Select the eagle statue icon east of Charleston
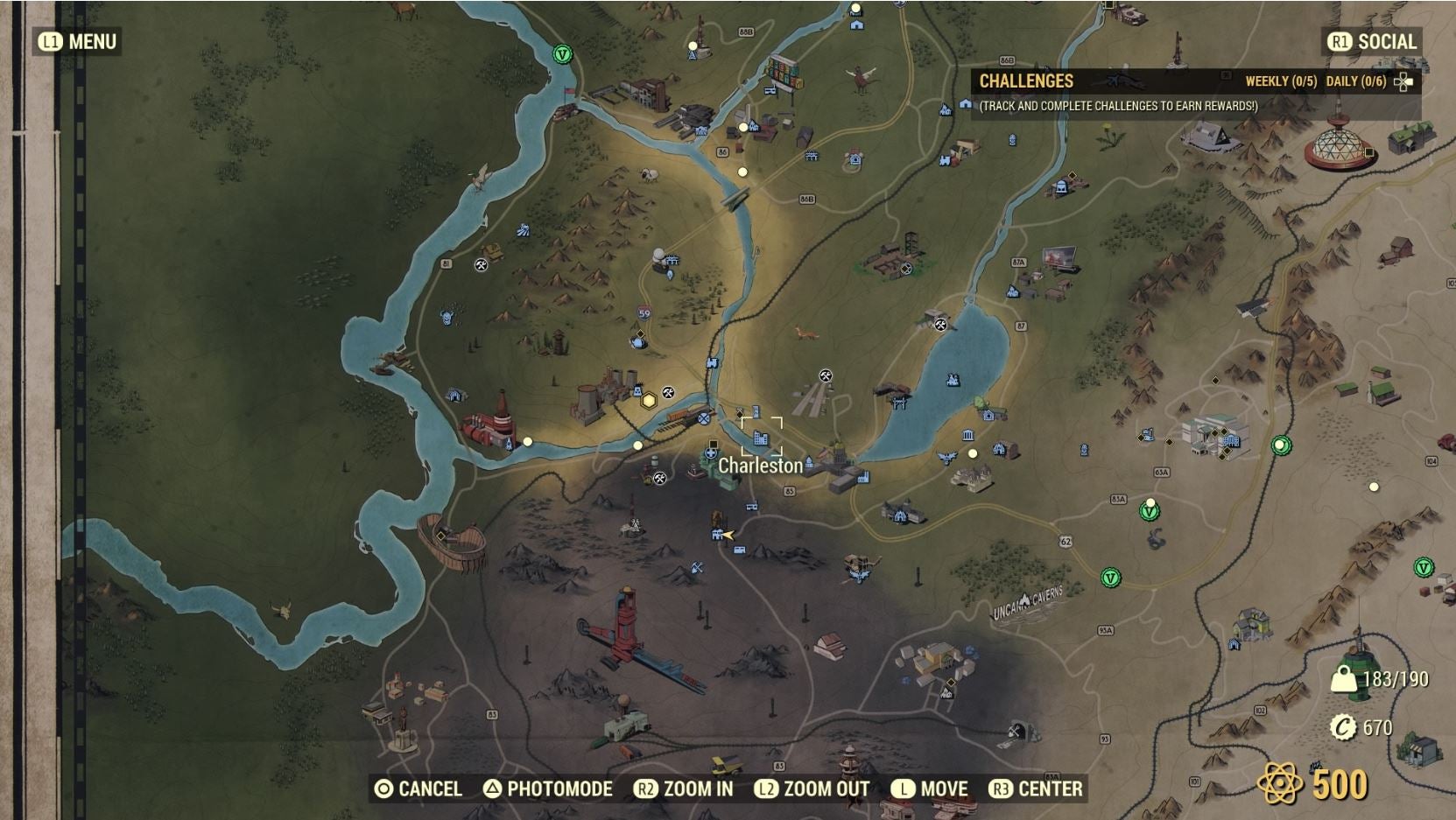 pyautogui.click(x=946, y=457)
